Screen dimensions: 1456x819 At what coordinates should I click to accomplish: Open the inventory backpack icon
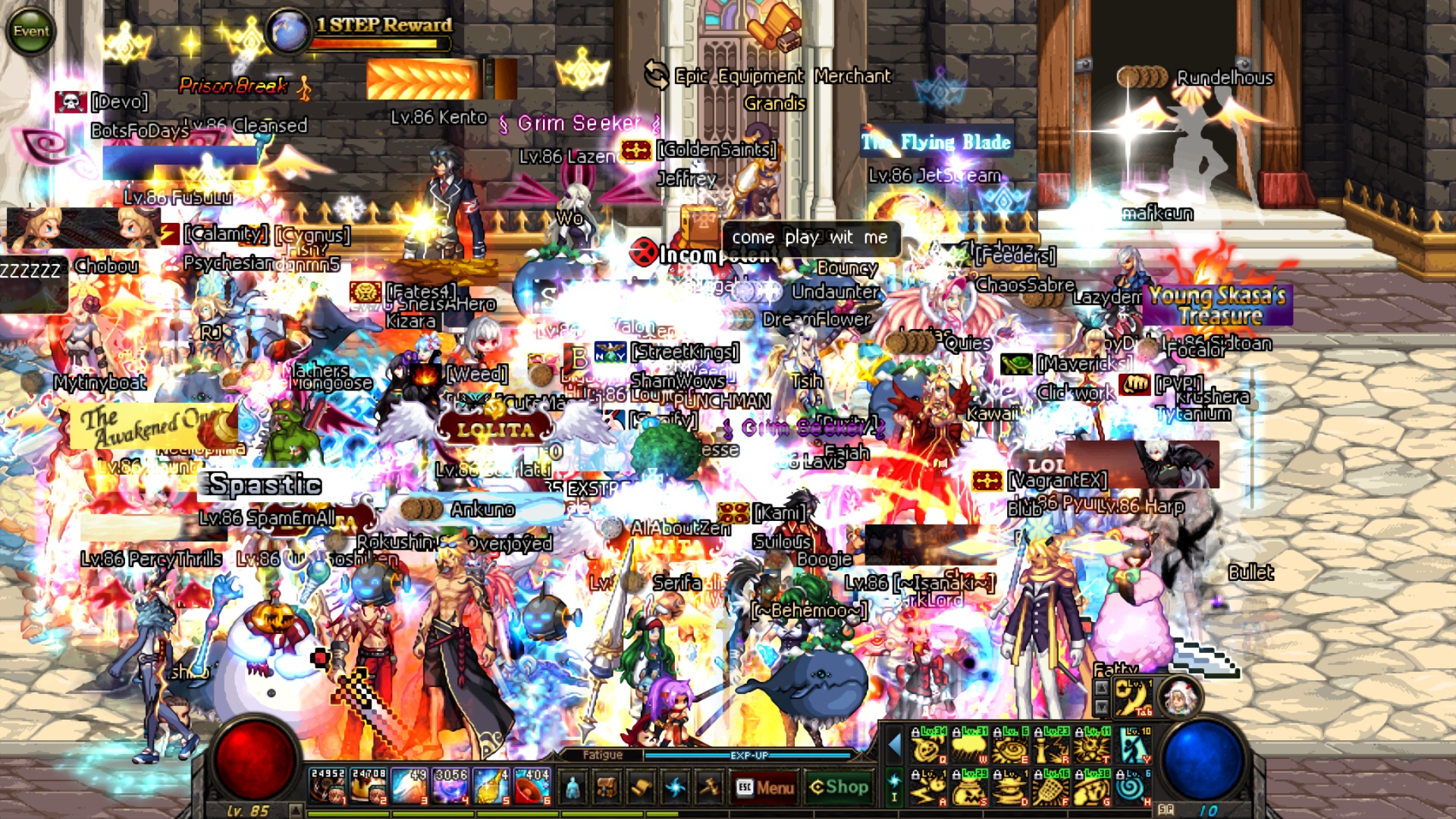coord(607,788)
